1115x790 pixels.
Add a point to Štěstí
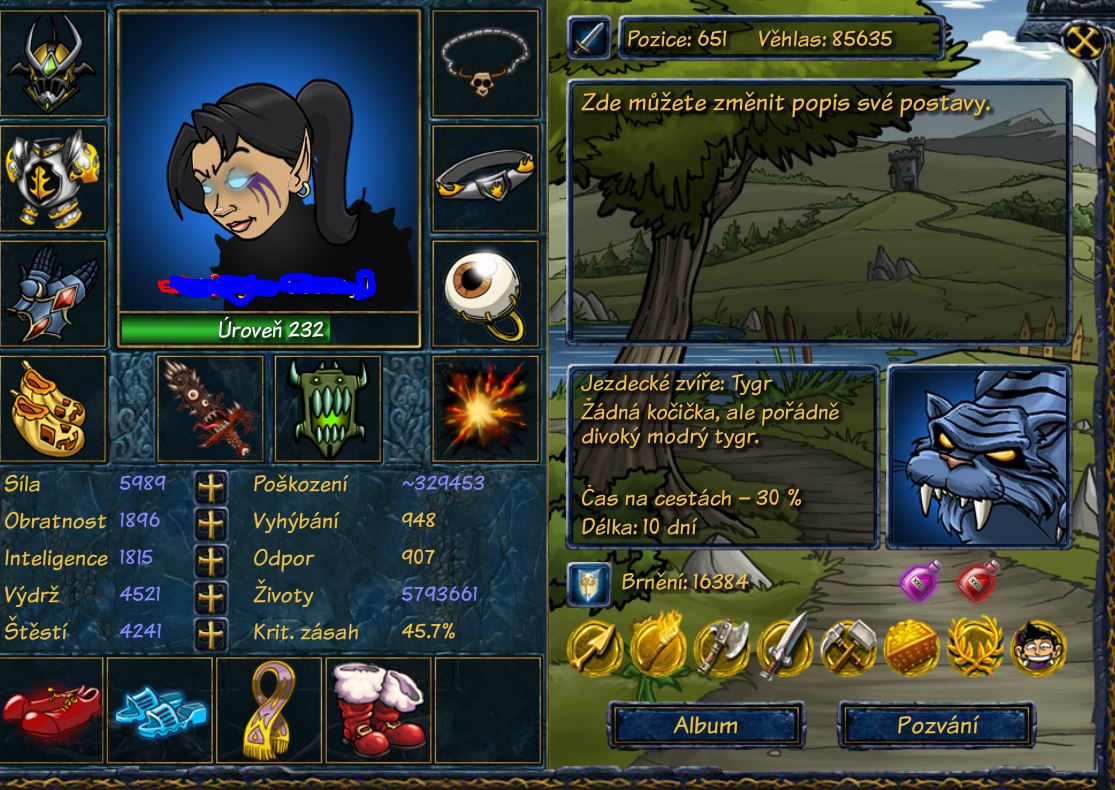[x=210, y=633]
